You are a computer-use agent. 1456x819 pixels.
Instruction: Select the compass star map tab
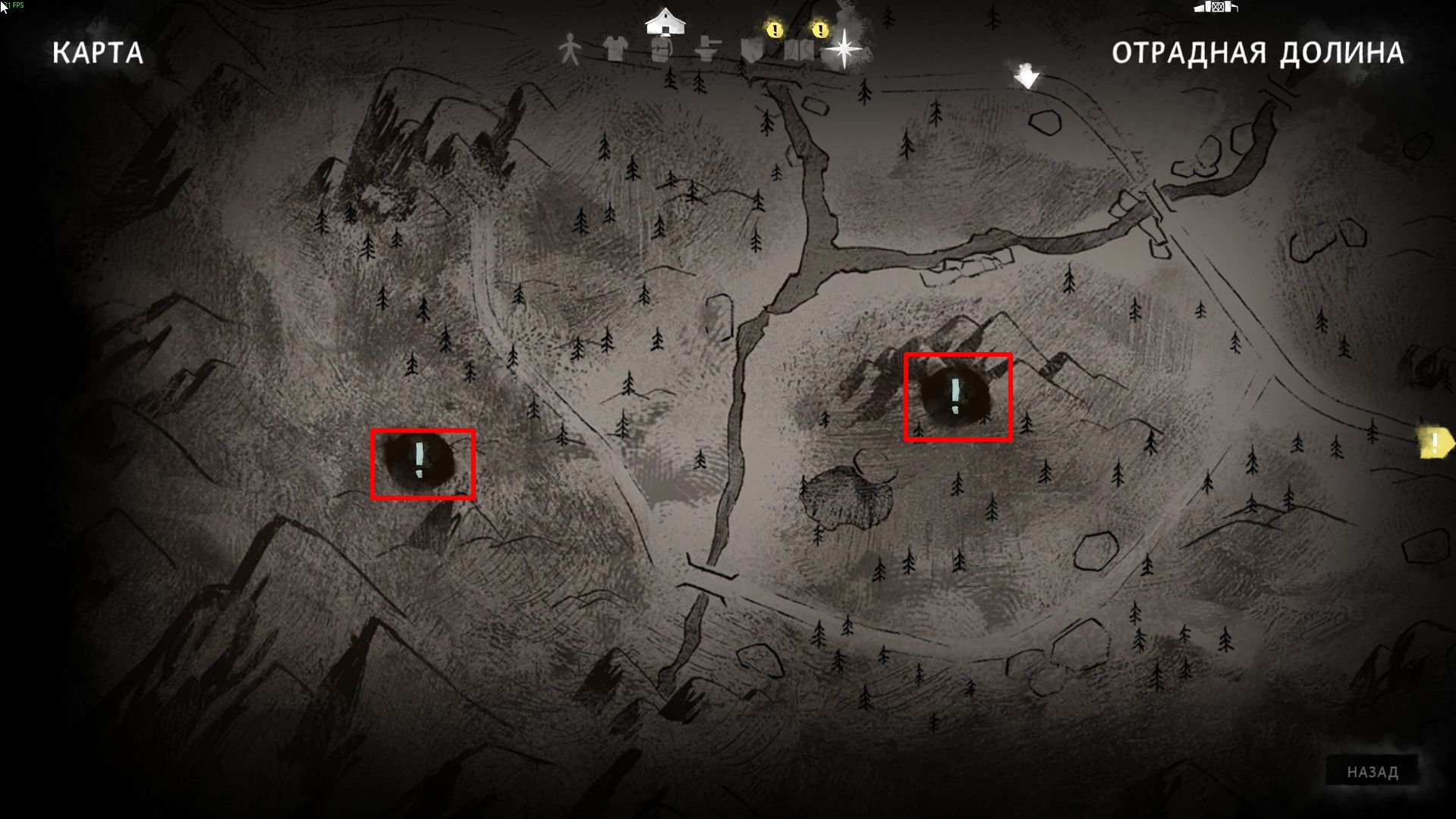click(844, 50)
